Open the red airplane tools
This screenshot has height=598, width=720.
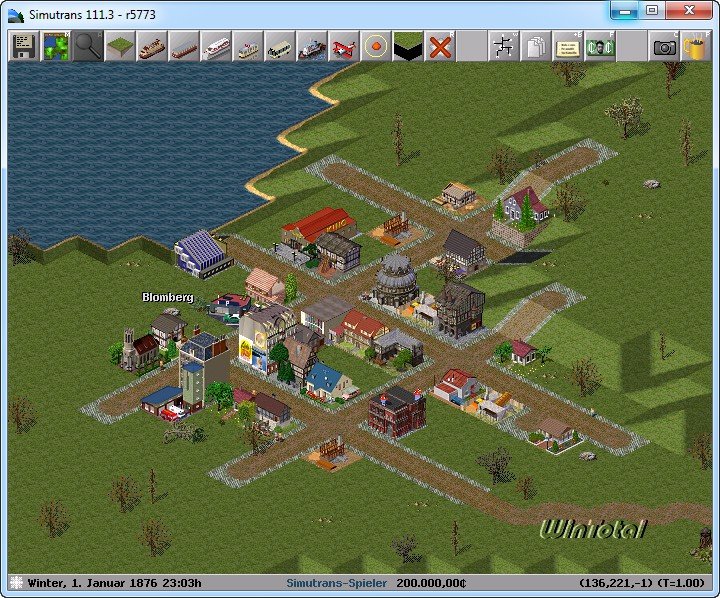pos(344,46)
